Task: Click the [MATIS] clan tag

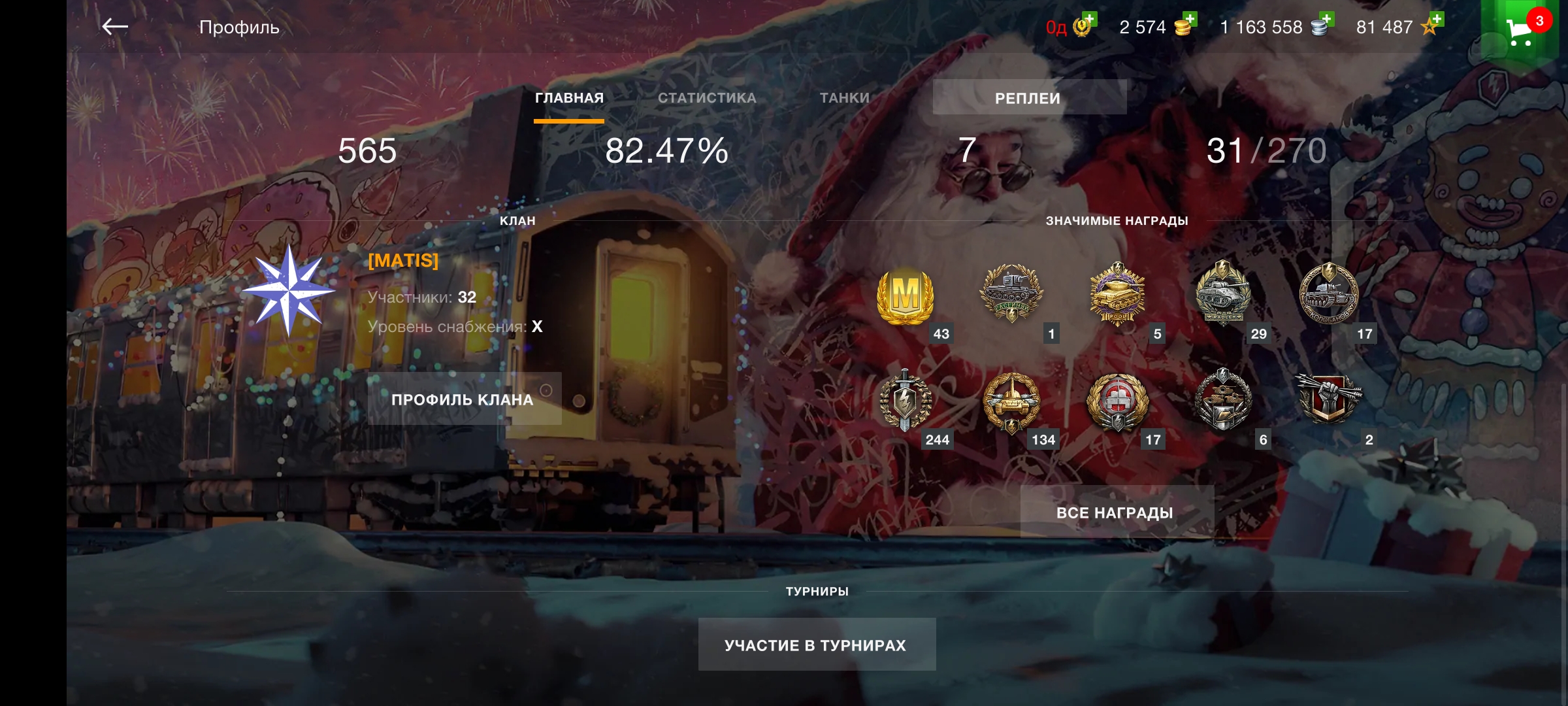Action: pyautogui.click(x=403, y=260)
